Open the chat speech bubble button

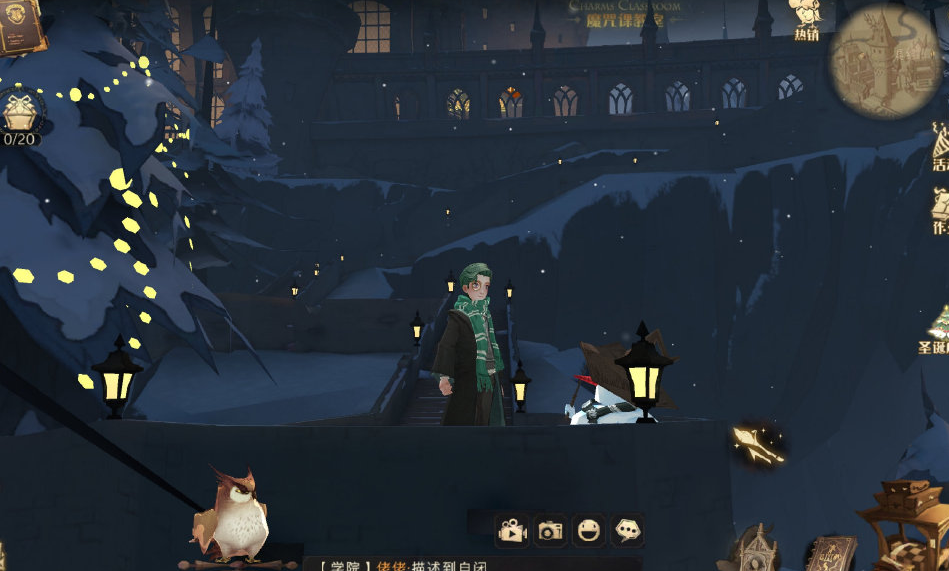[x=627, y=530]
